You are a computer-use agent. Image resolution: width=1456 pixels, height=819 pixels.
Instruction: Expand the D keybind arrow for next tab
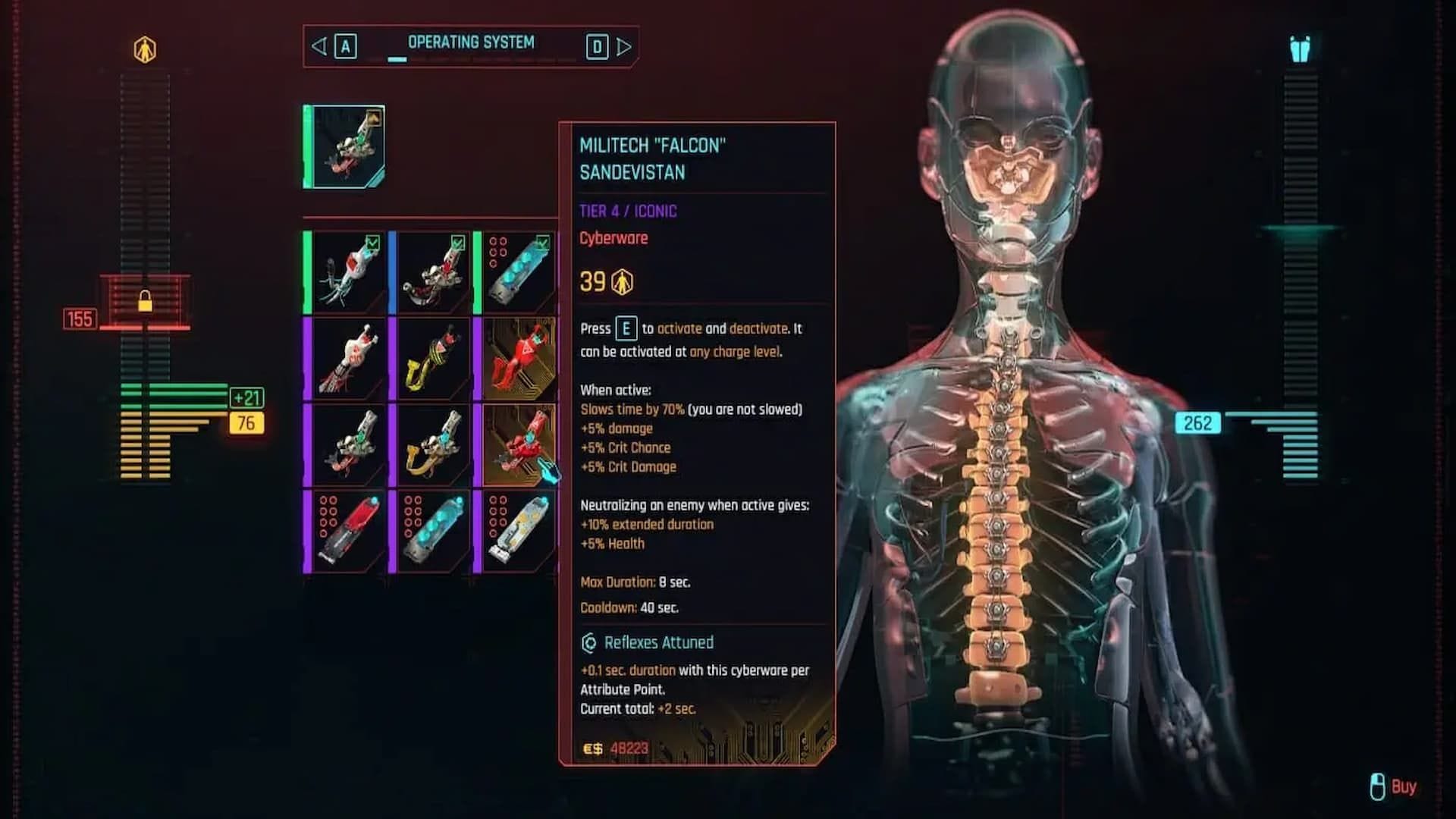point(598,46)
